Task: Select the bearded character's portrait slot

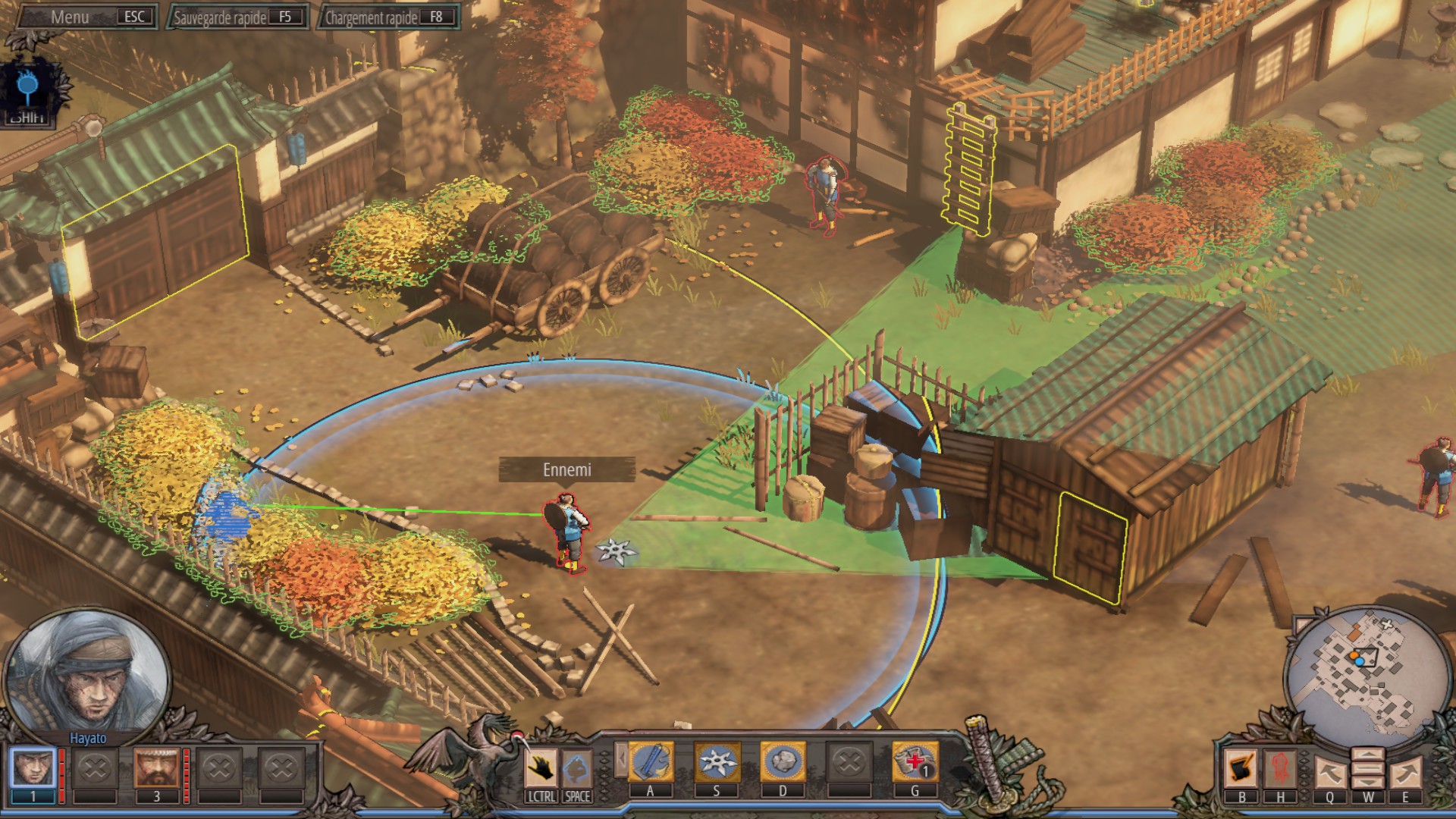Action: coord(157,768)
